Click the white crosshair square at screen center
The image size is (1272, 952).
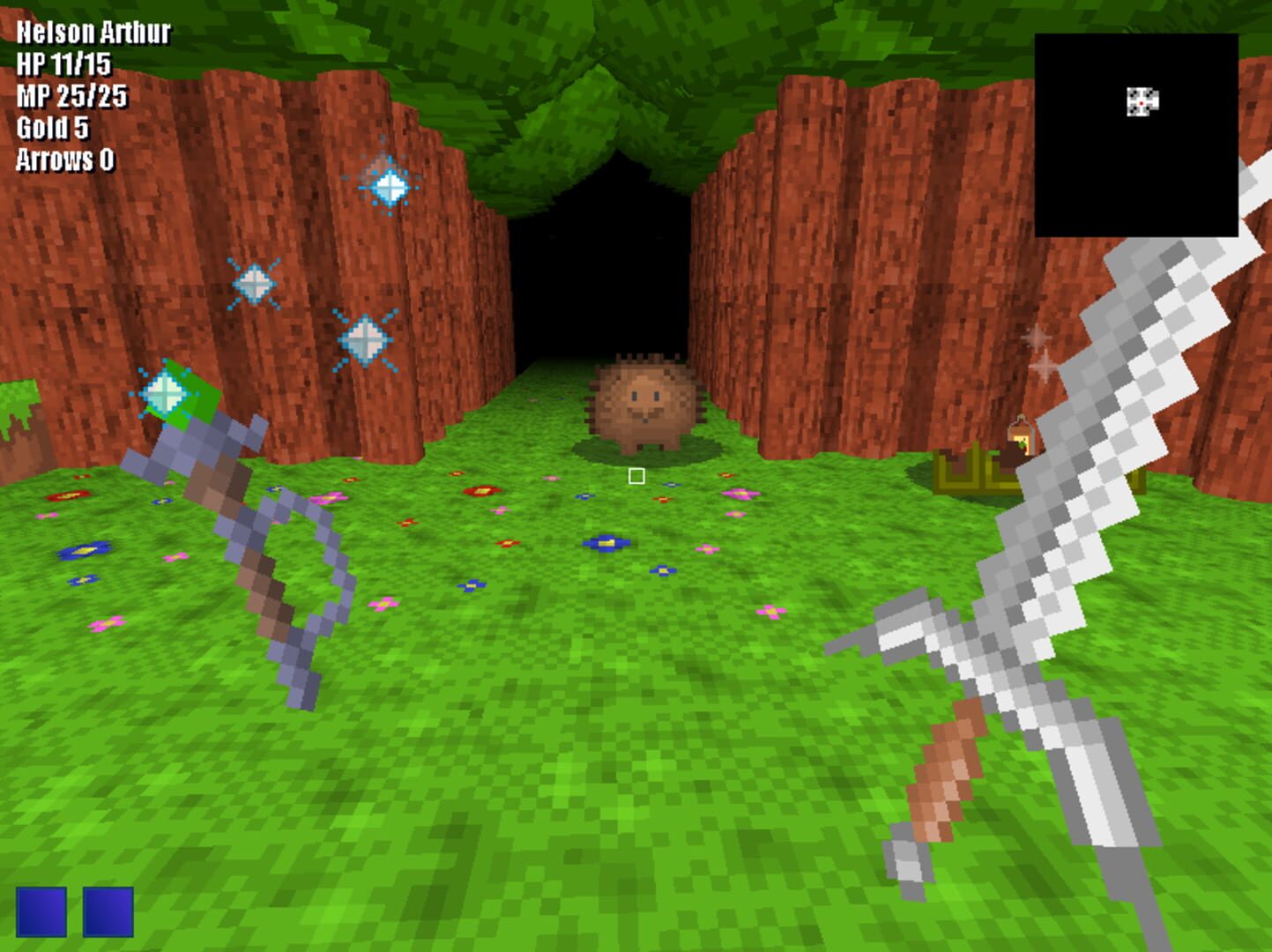(x=636, y=475)
